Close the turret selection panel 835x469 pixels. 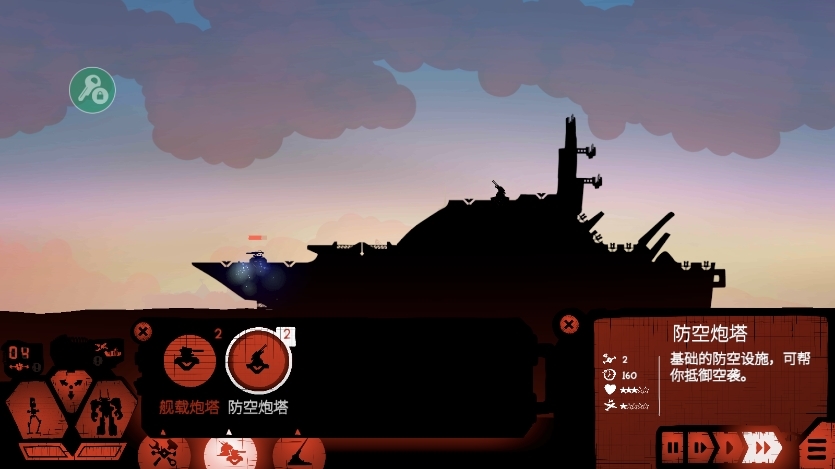tap(143, 331)
